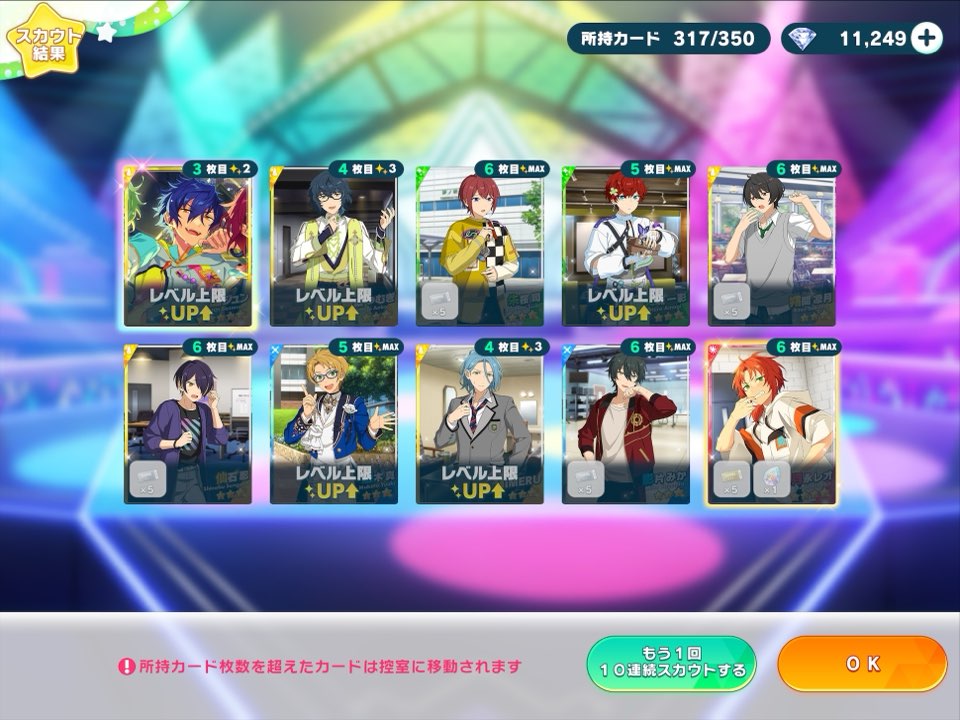Choose the red-haired card with flower hairpin
The image size is (960, 720).
pos(625,246)
